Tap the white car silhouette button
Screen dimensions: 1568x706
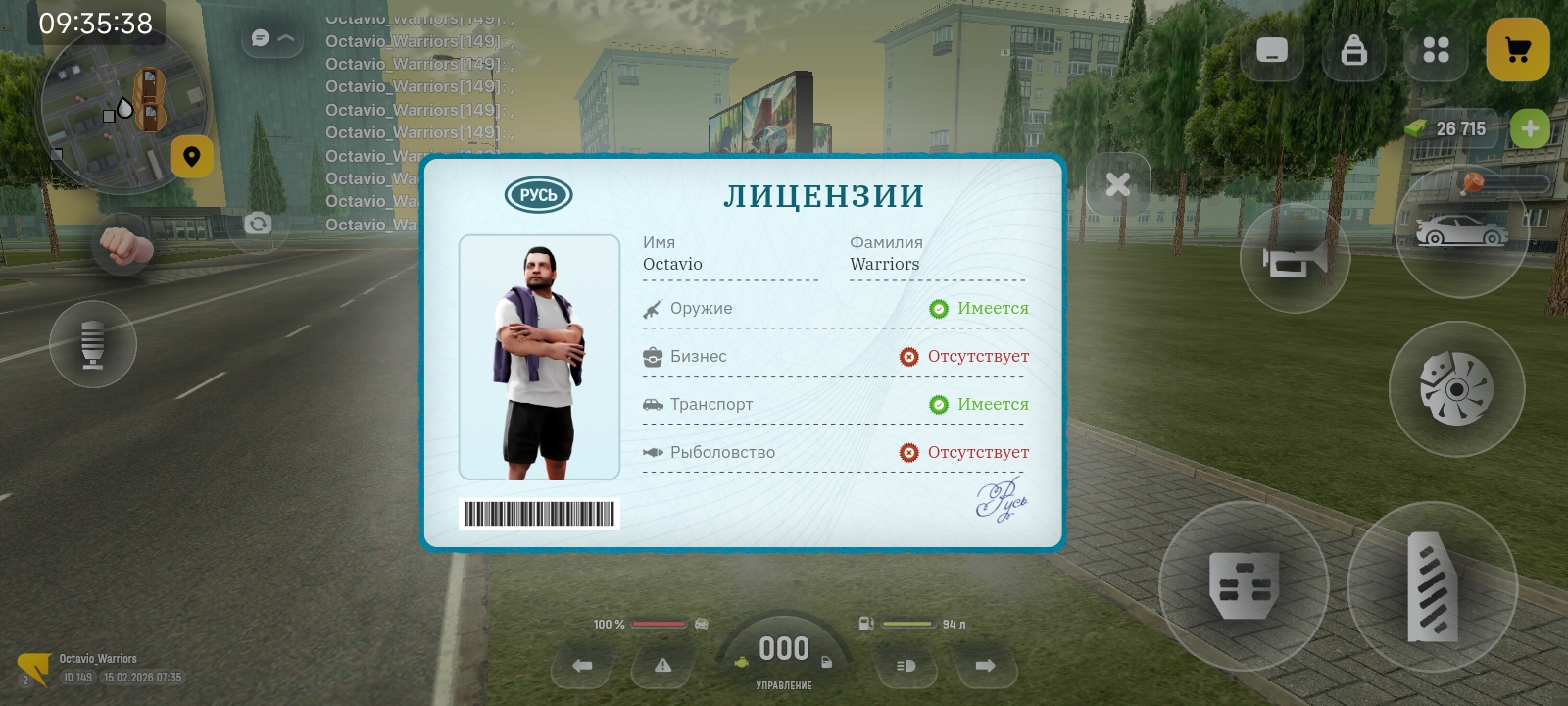coord(1461,232)
